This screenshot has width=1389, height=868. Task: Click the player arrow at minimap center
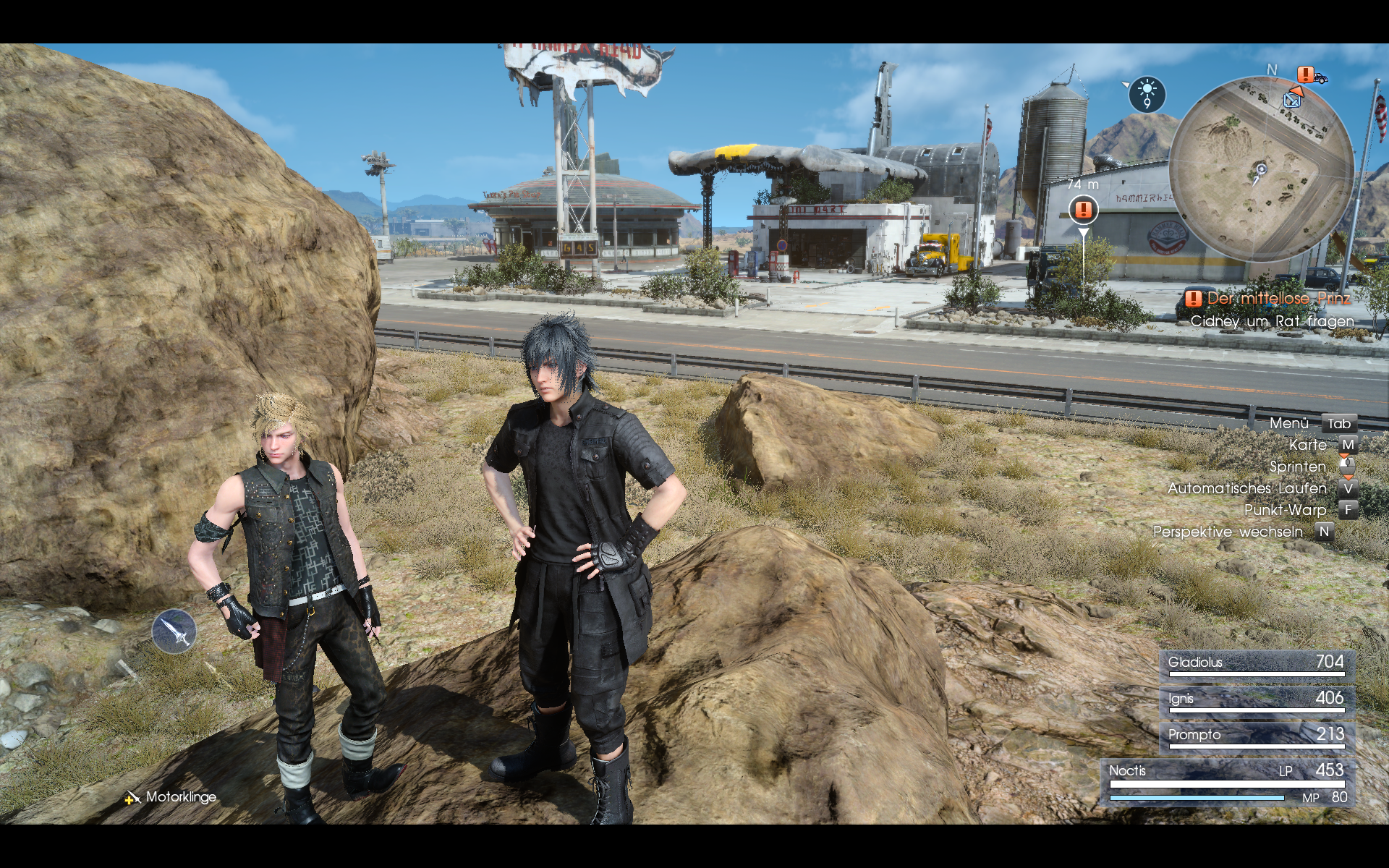pos(1261,171)
